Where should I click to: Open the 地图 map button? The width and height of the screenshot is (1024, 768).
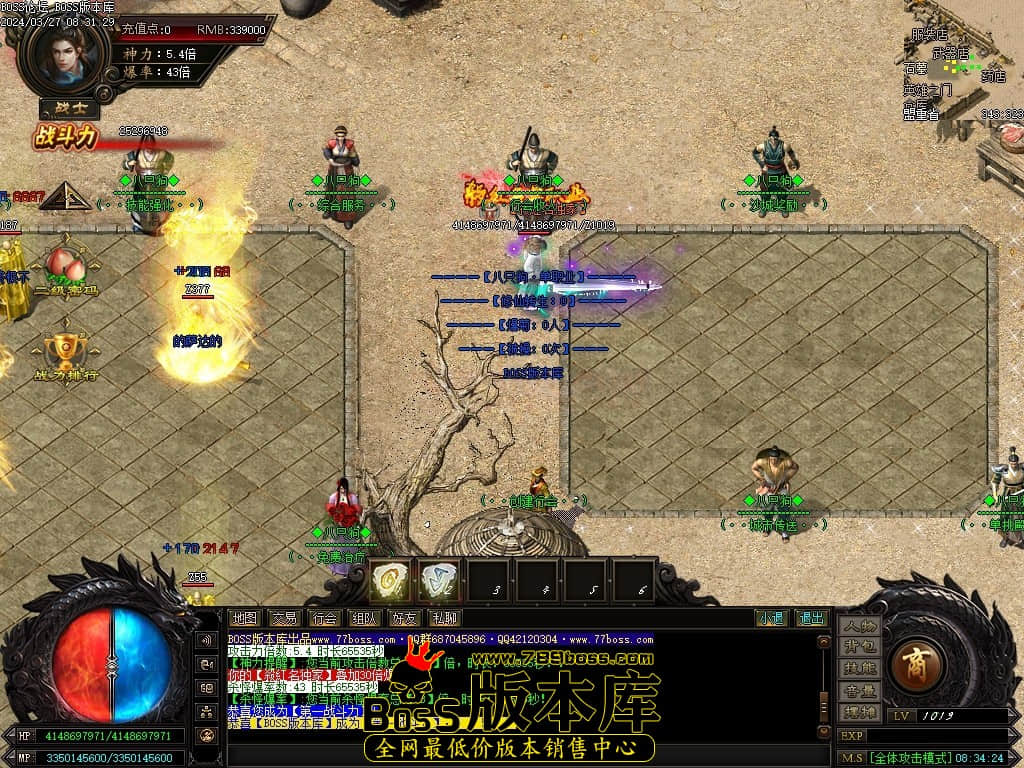pos(245,618)
